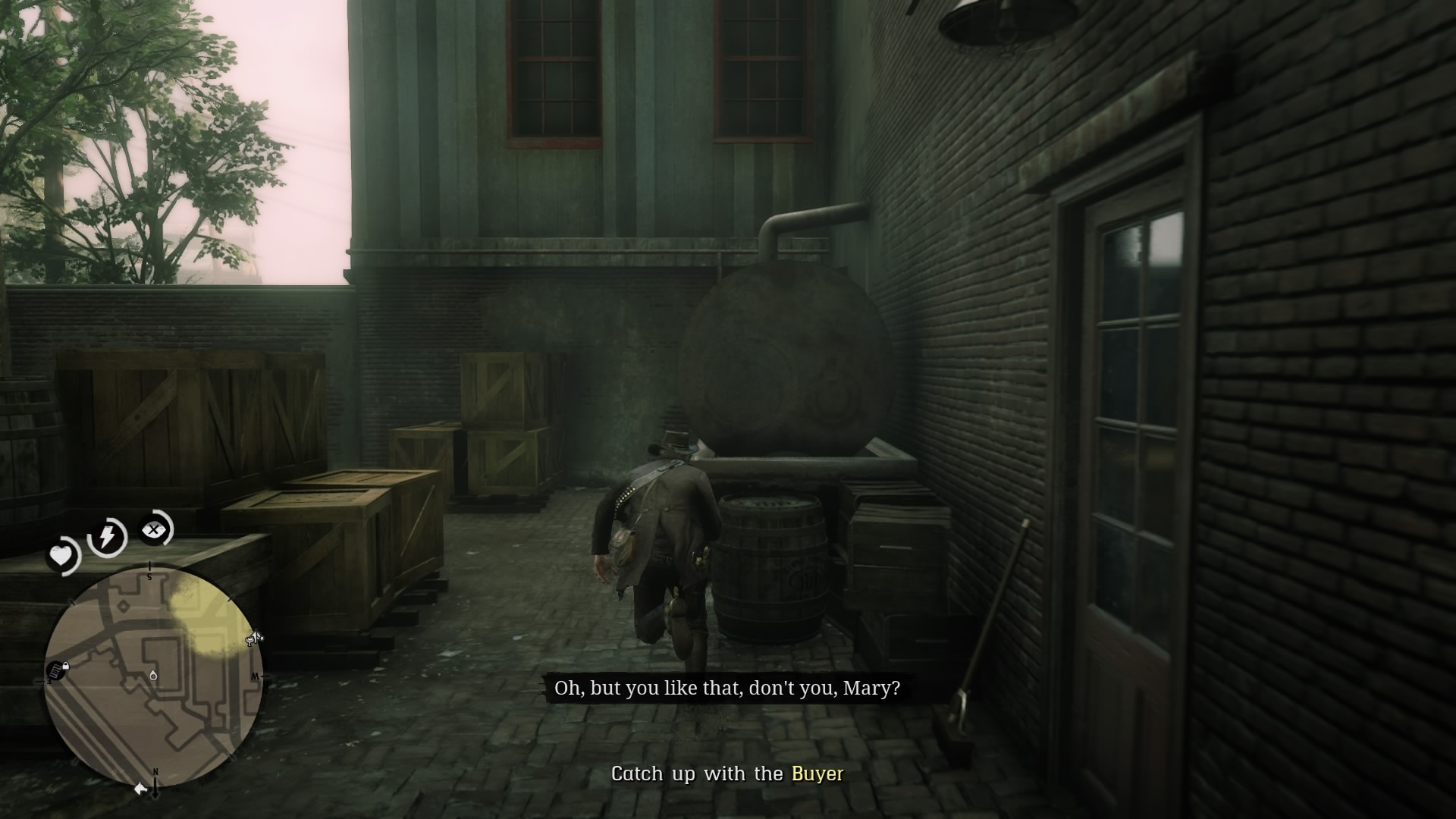This screenshot has width=1456, height=819.
Task: Click the player position marker on minimap
Action: (x=154, y=675)
